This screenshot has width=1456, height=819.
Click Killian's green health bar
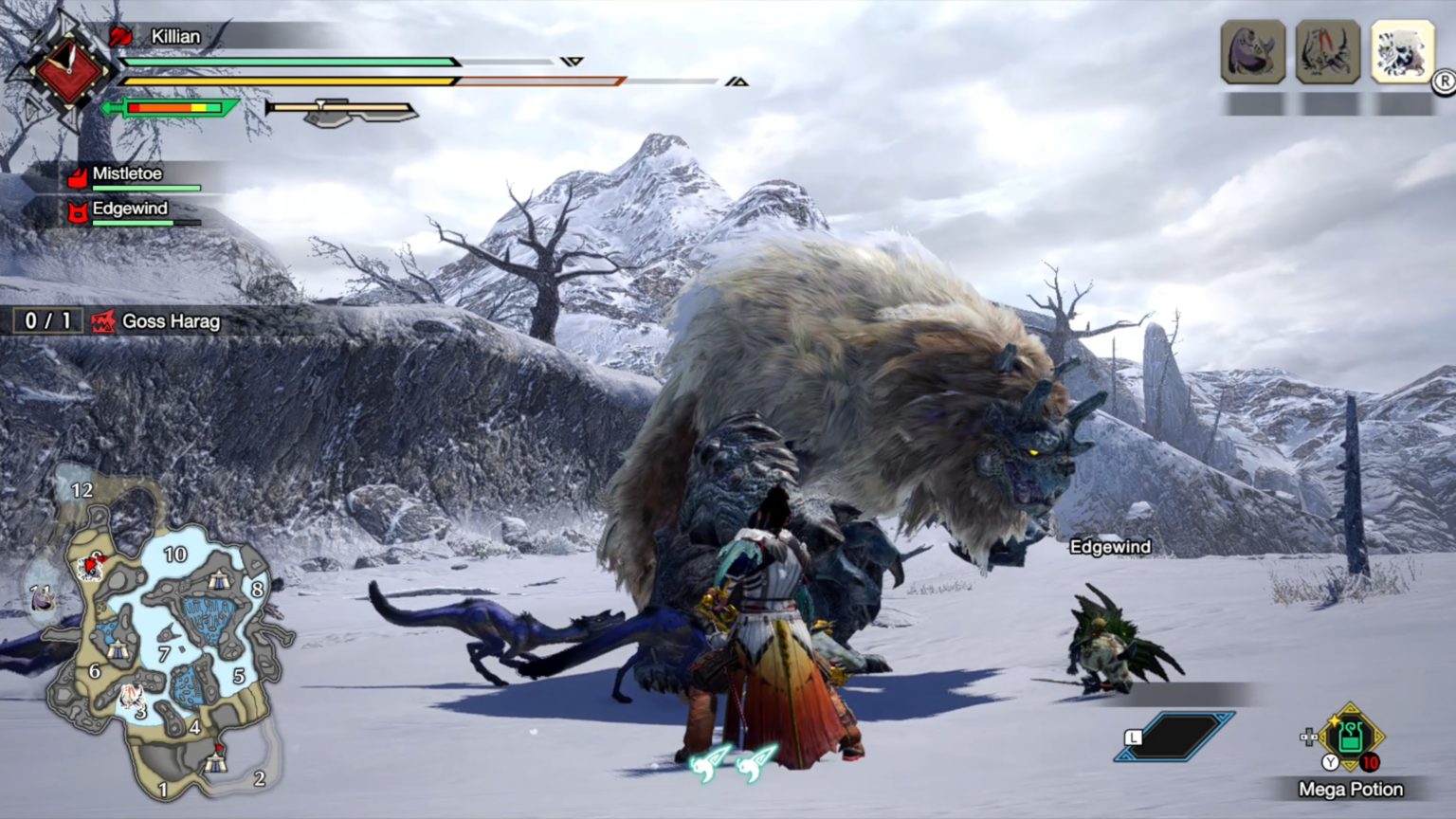284,62
